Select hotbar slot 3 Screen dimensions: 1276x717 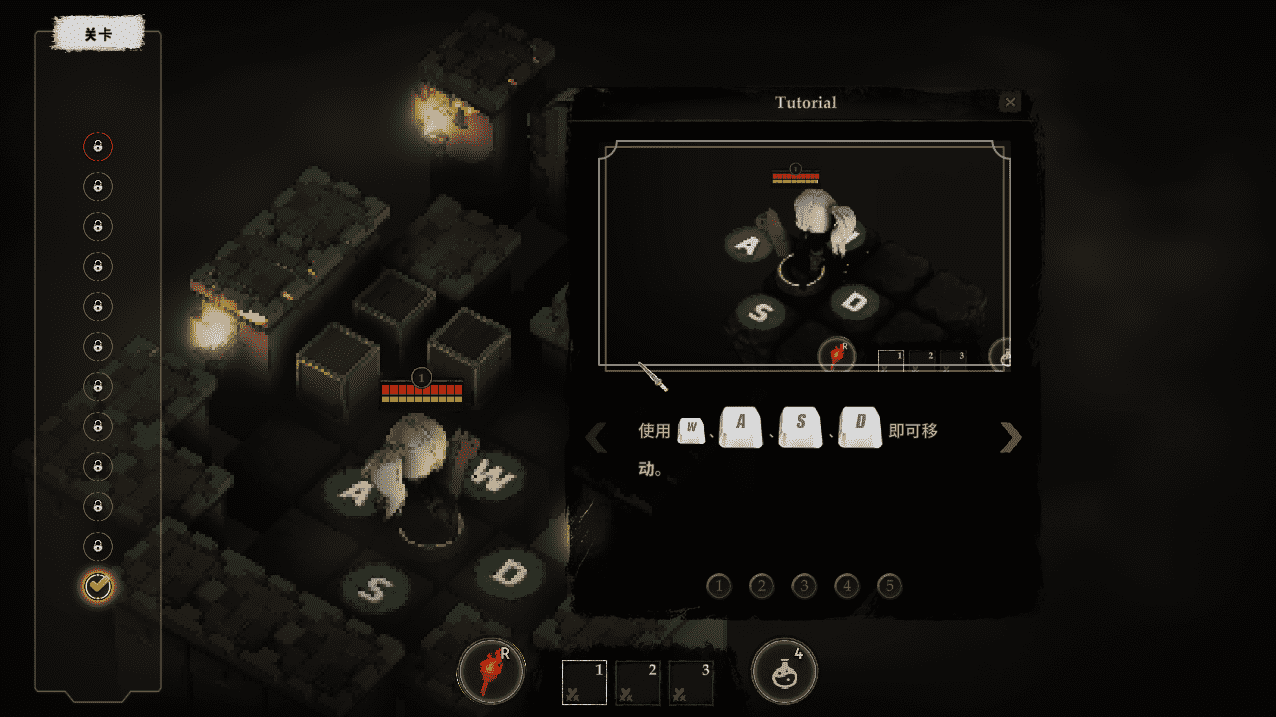click(x=691, y=680)
